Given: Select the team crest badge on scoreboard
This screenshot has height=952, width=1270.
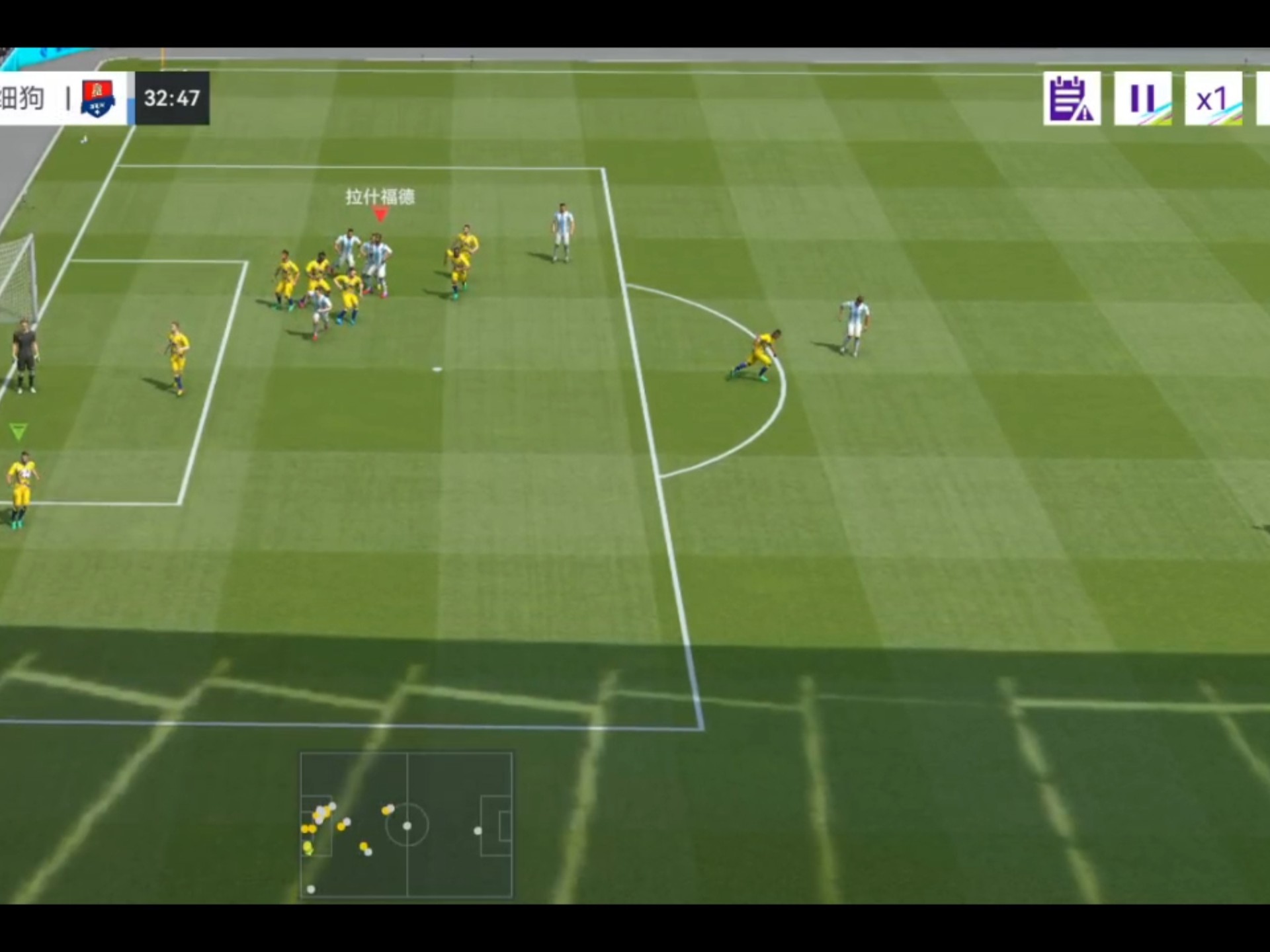Looking at the screenshot, I should click(x=98, y=99).
